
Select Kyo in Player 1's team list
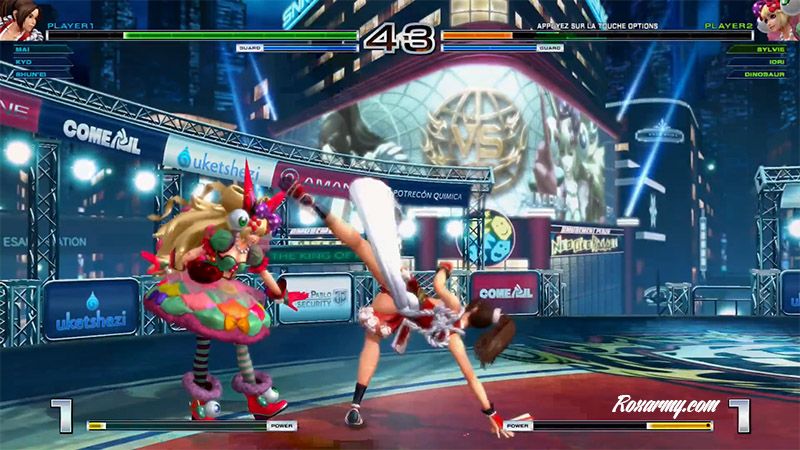click(x=24, y=60)
